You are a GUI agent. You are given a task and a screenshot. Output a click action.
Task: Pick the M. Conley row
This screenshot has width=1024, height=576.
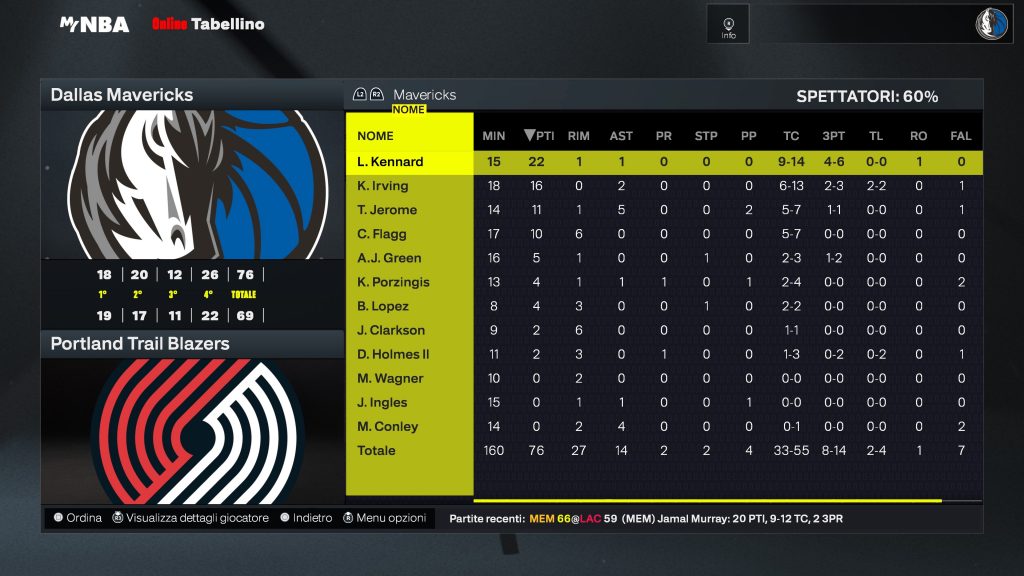coord(387,426)
